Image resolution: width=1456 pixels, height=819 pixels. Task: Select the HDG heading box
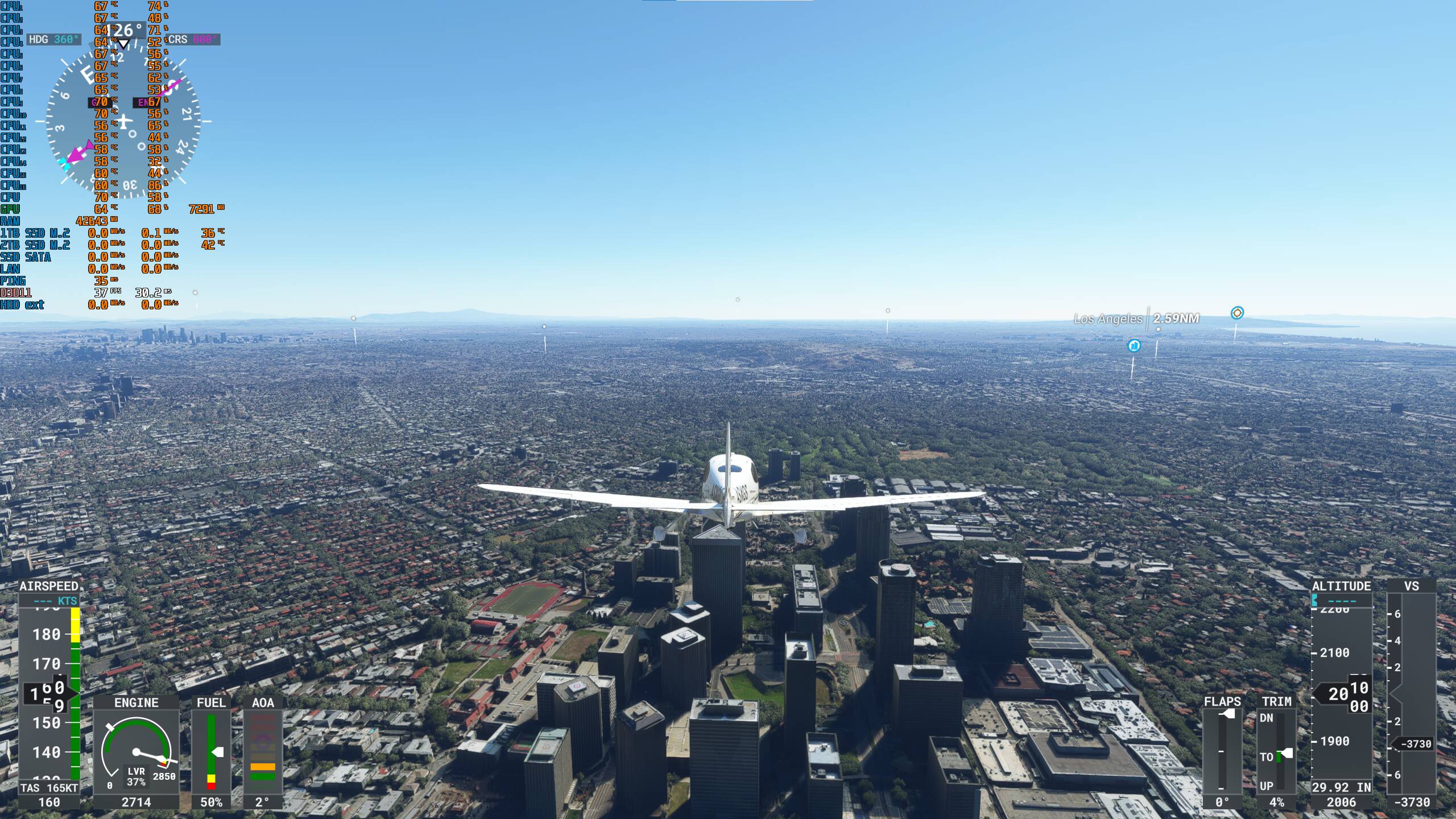coord(54,39)
